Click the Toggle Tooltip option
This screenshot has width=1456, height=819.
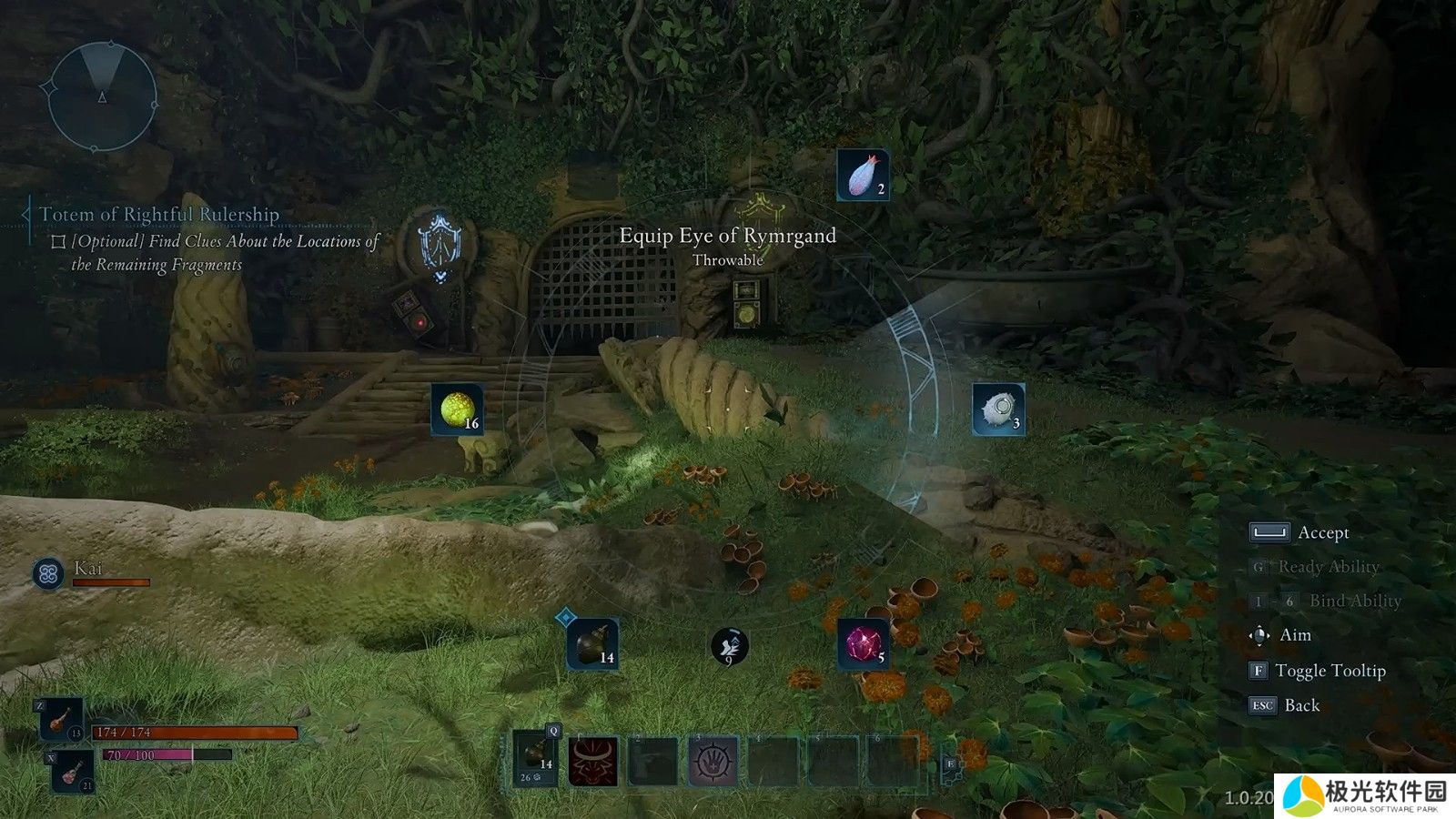point(1330,671)
